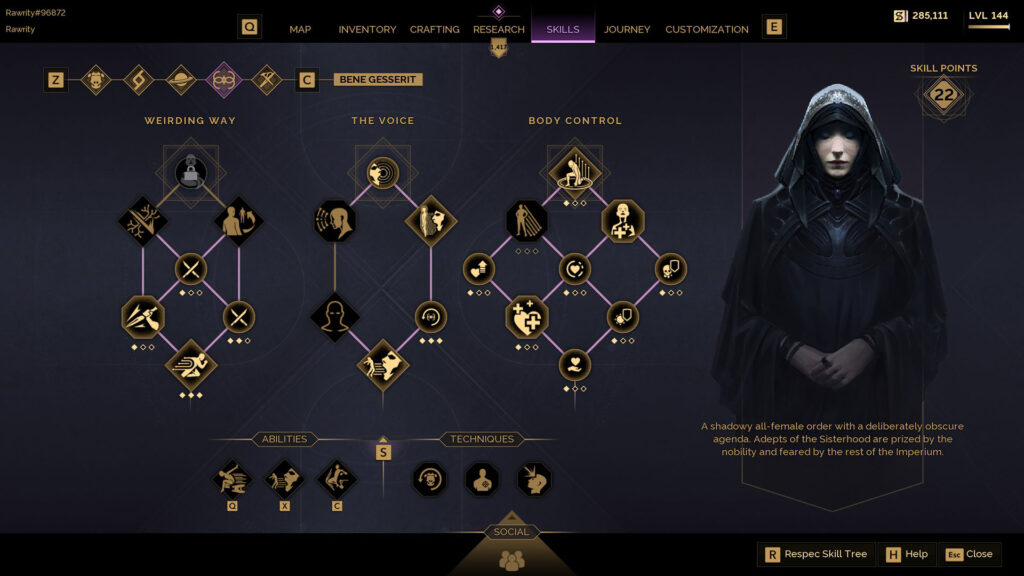Open the Social panel

(x=511, y=555)
